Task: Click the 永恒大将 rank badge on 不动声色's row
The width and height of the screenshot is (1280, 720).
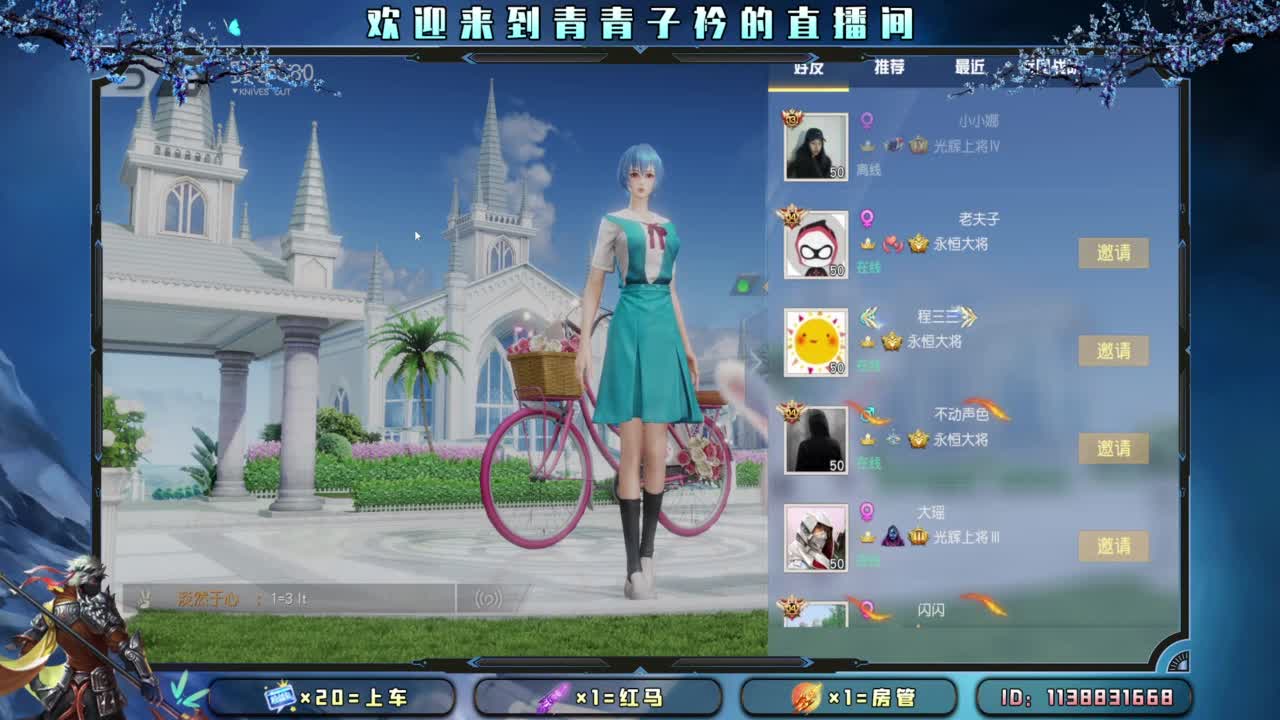Action: (921, 442)
